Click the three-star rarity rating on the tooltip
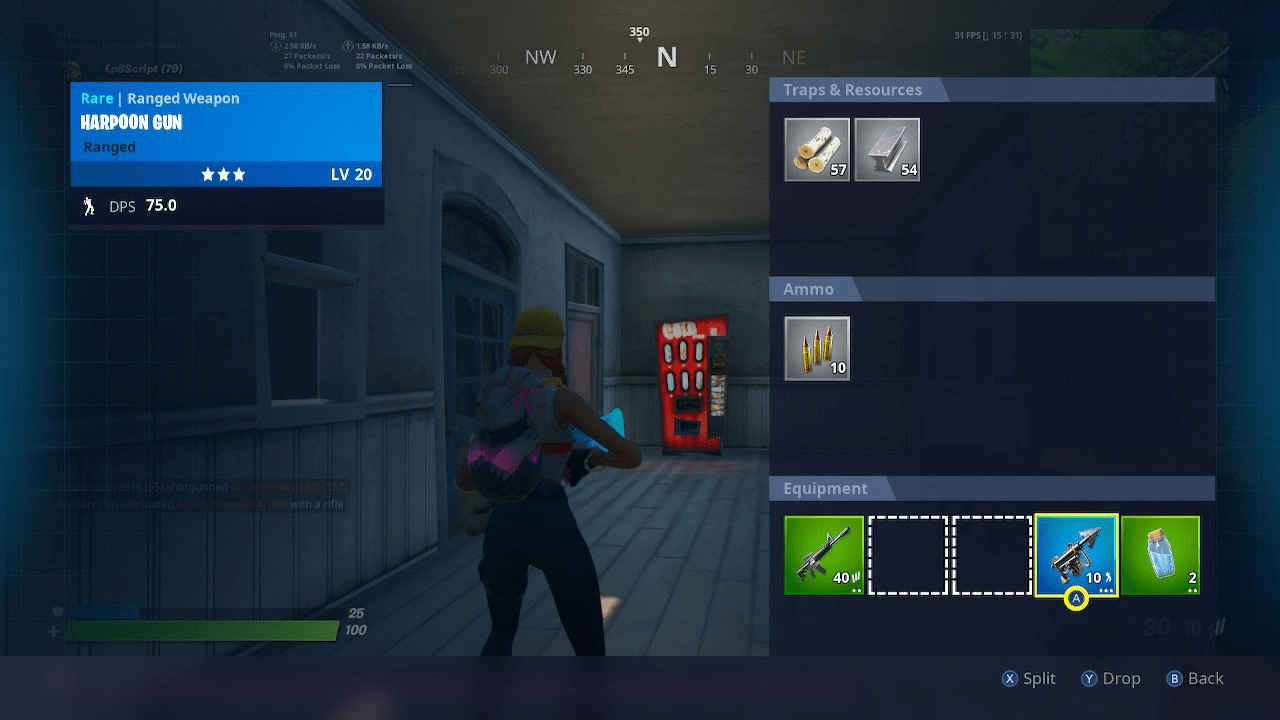This screenshot has width=1280, height=720. [225, 173]
